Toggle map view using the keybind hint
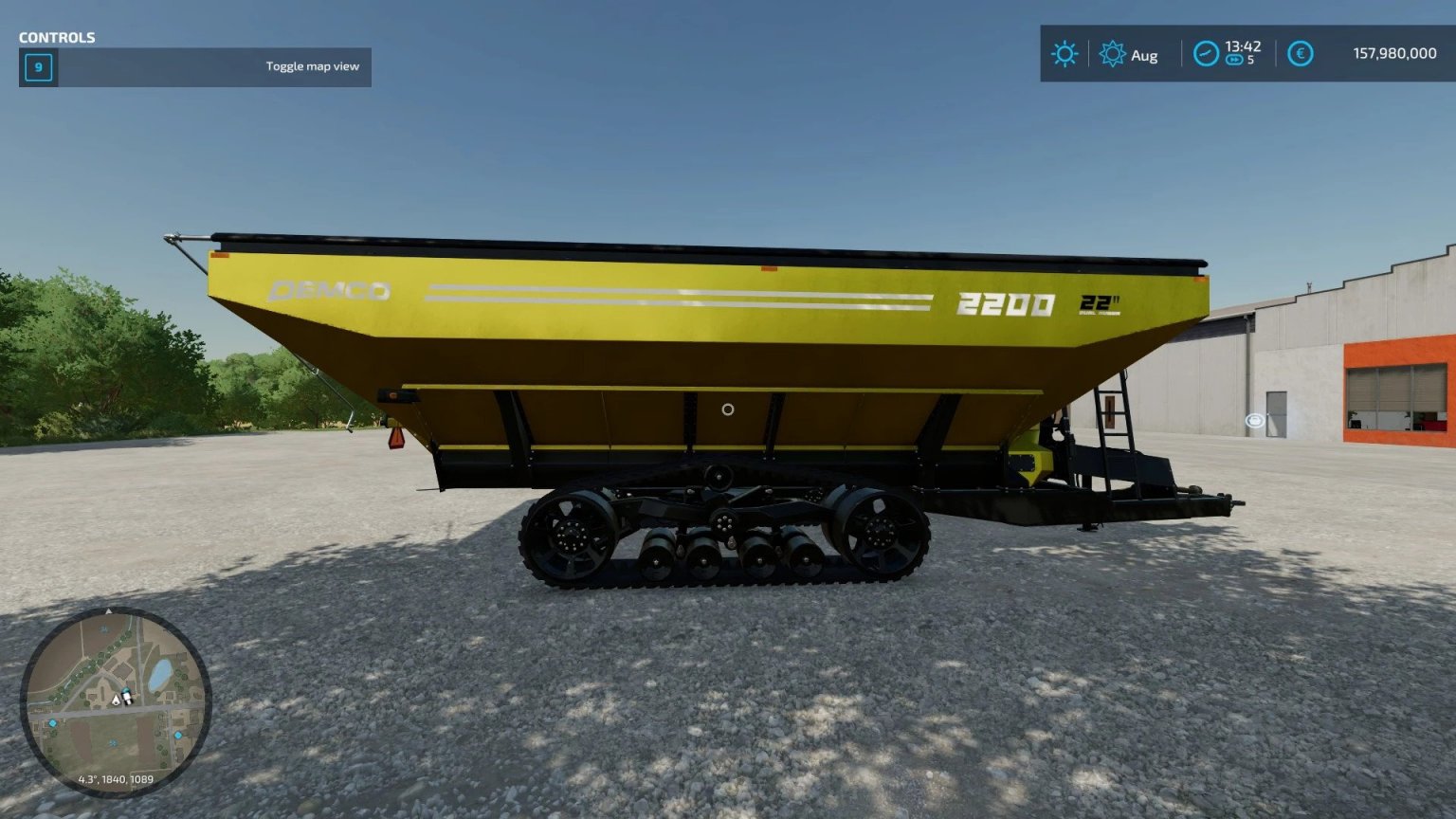This screenshot has height=819, width=1456. (x=313, y=66)
